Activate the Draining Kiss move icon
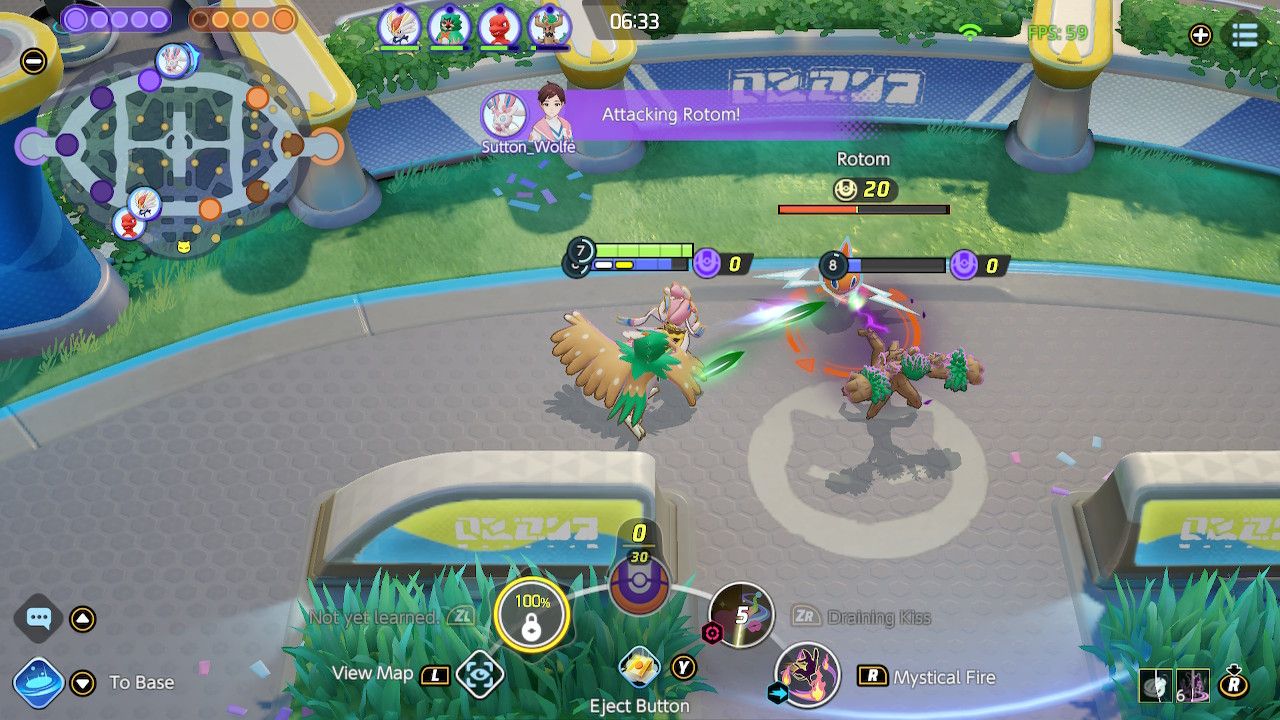 (741, 614)
